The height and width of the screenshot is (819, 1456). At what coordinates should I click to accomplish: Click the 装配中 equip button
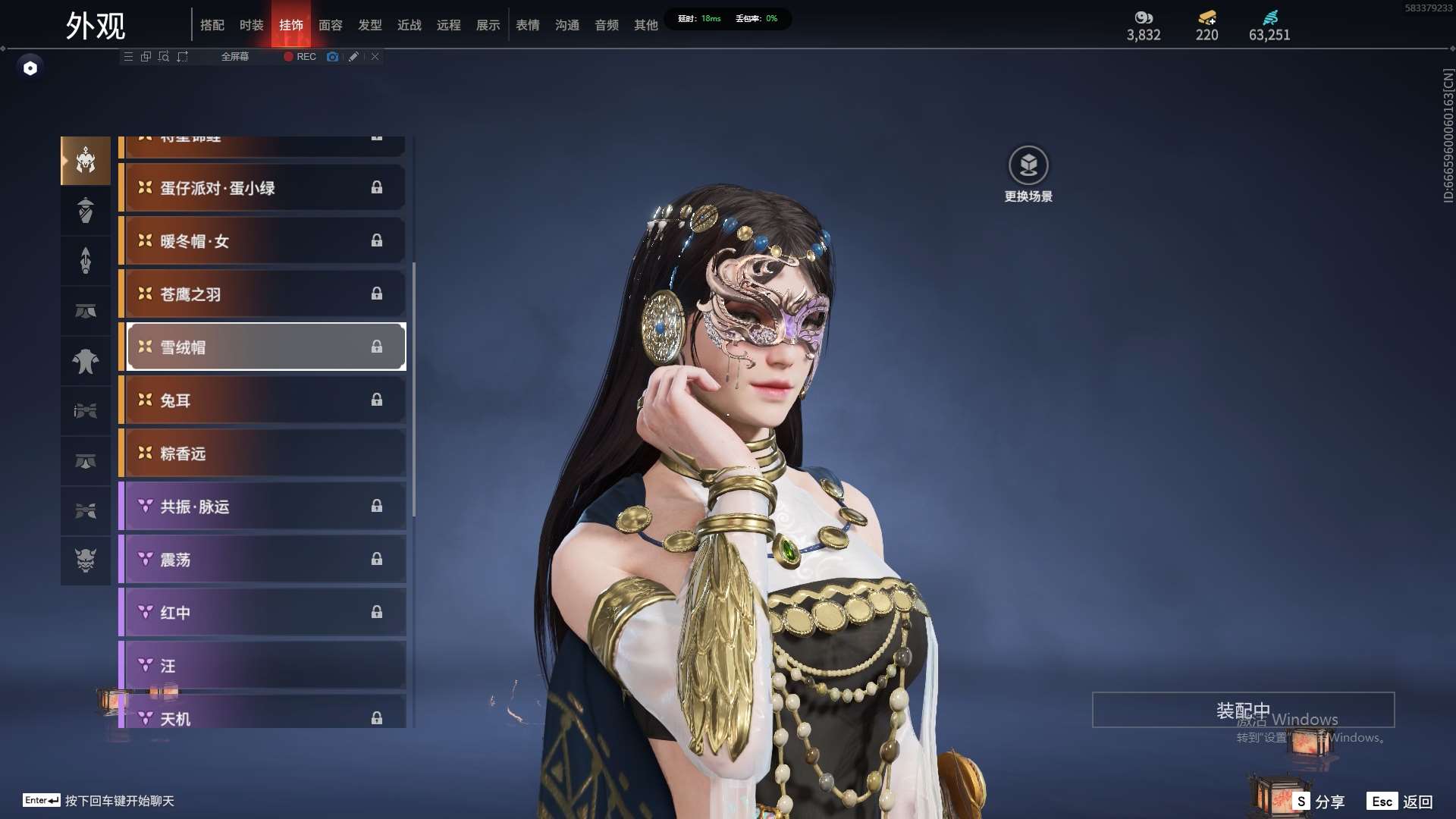1243,710
